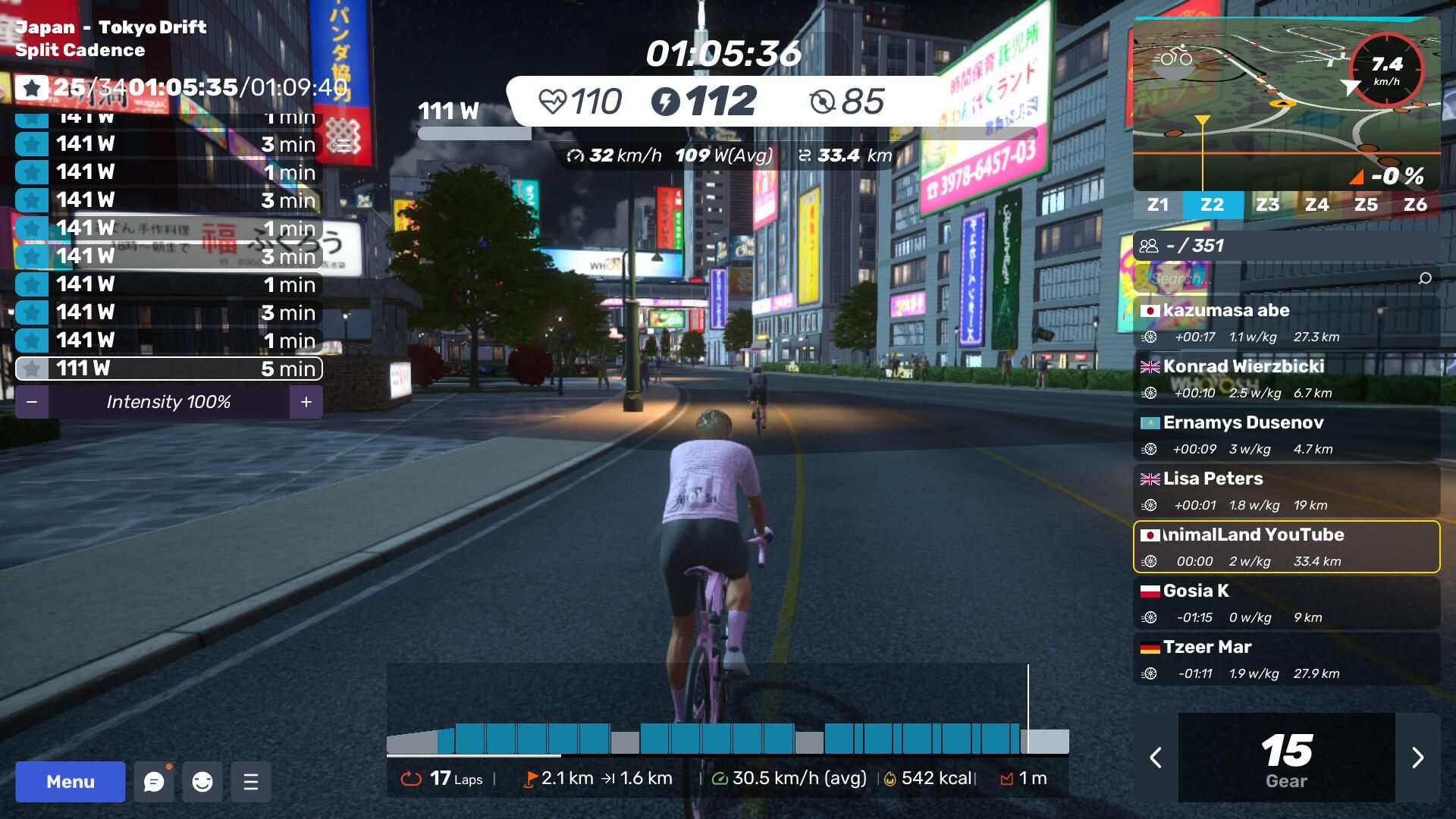Select the AnimalLand YouTube rider row

coord(1286,547)
